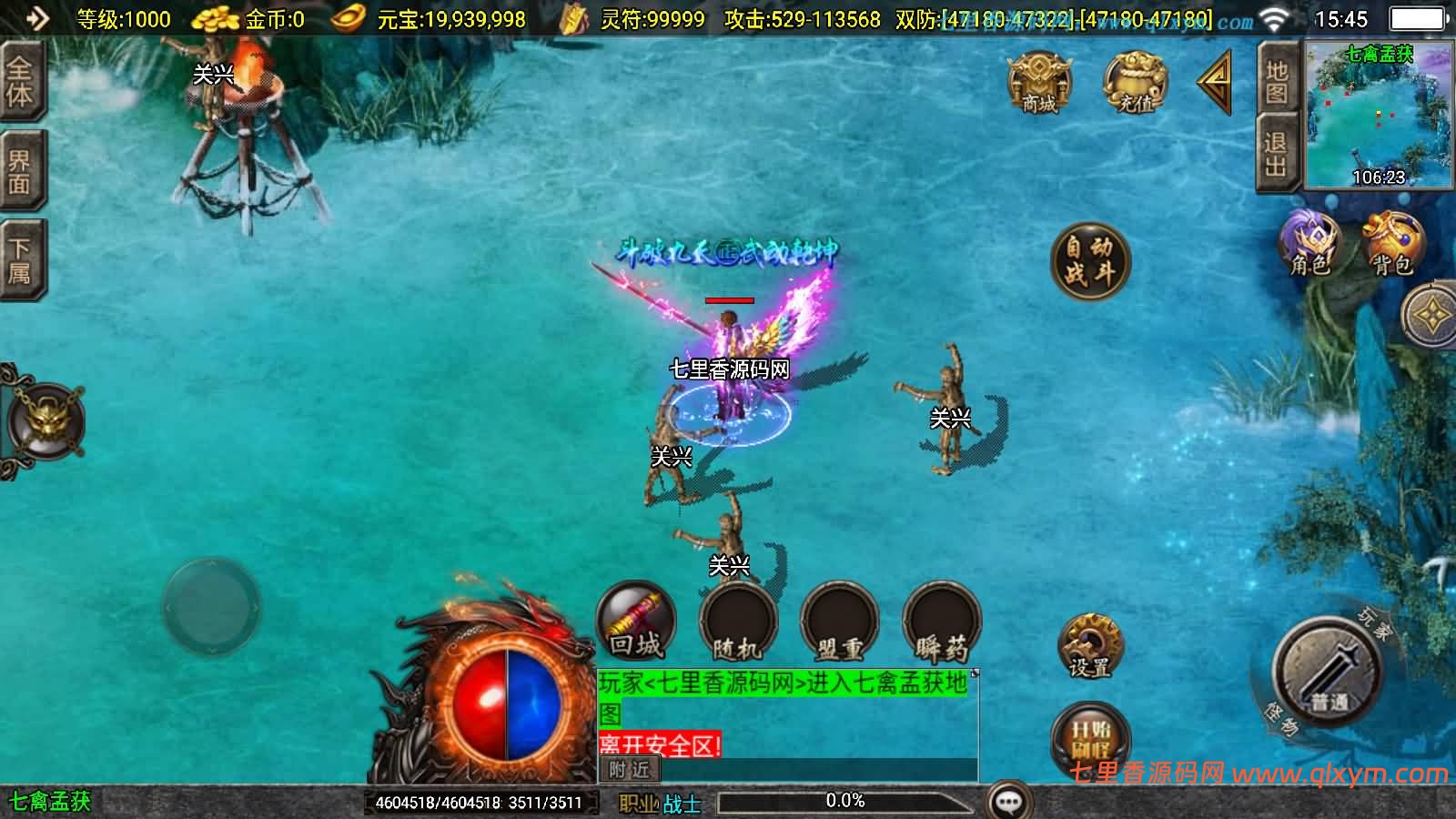Tap the 回城 return-to-town icon
This screenshot has width=1456, height=819.
(635, 621)
